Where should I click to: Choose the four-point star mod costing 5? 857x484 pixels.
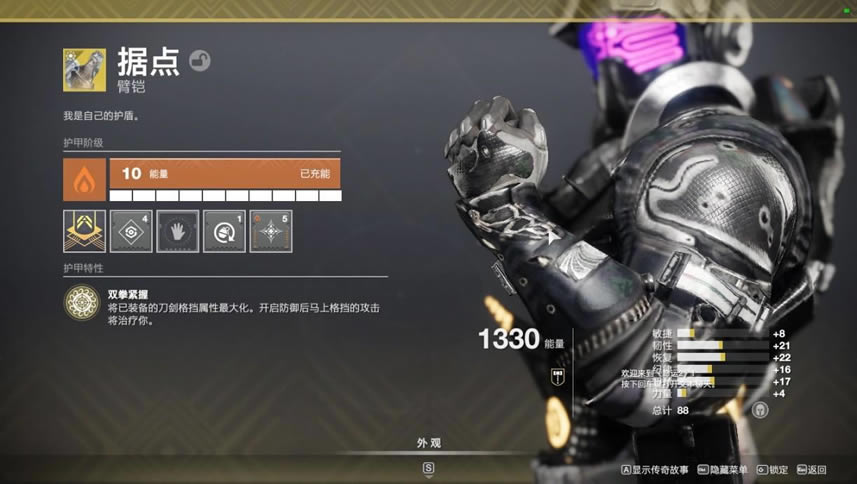[x=271, y=231]
